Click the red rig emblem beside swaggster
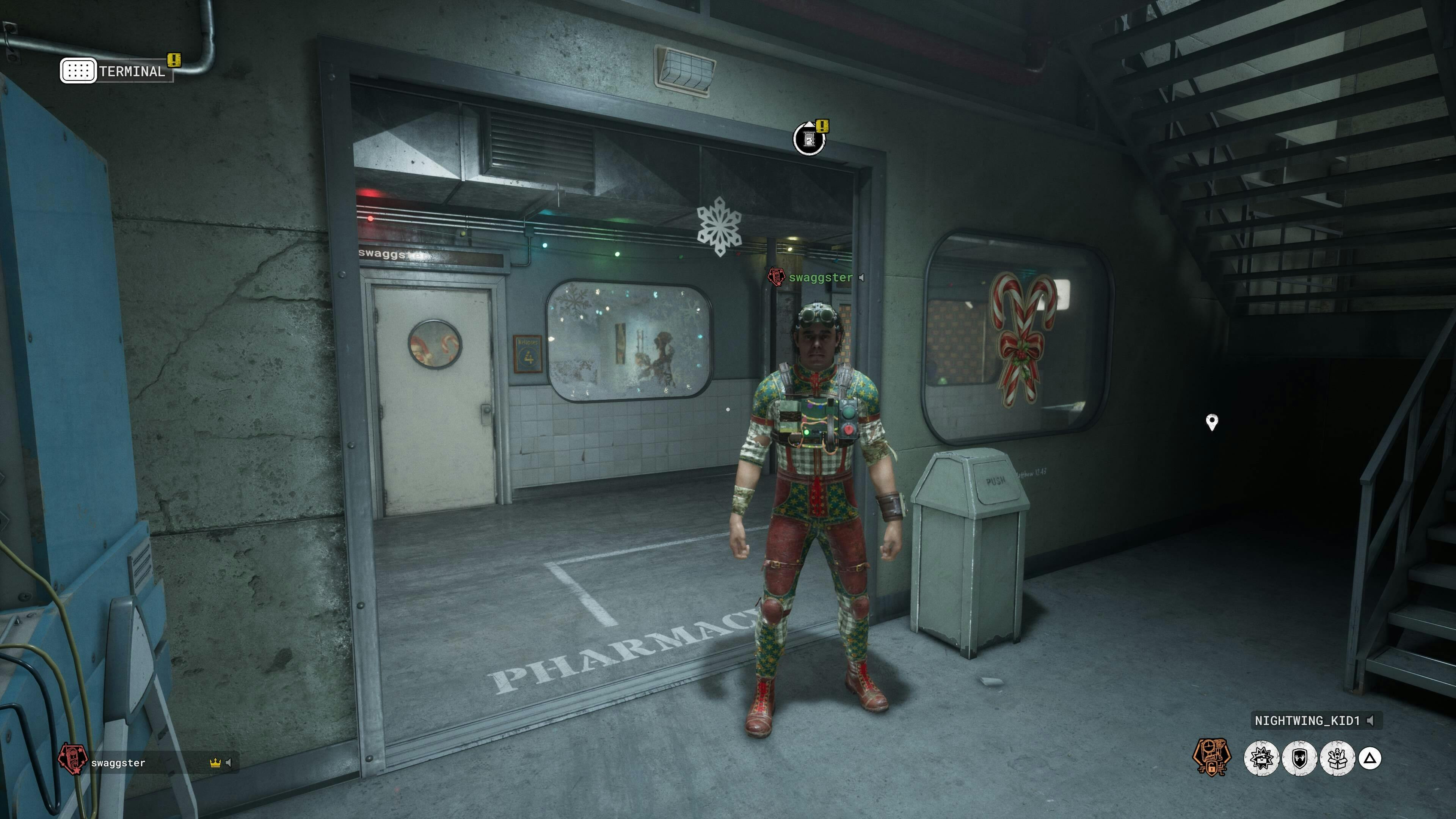This screenshot has height=819, width=1456. pyautogui.click(x=72, y=758)
